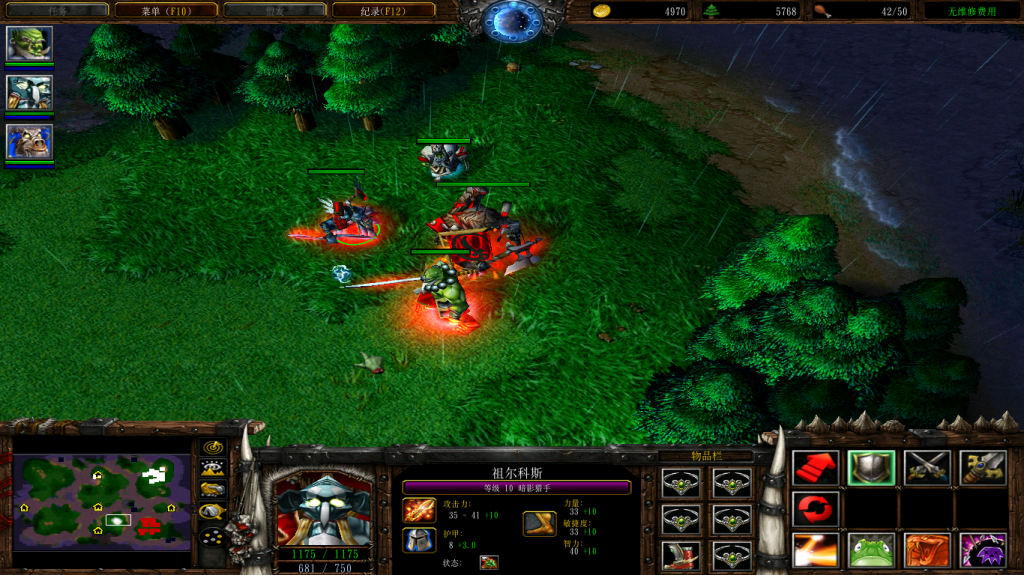Image resolution: width=1024 pixels, height=575 pixels.
Task: Toggle creep camp display on minimap
Action: 213,511
